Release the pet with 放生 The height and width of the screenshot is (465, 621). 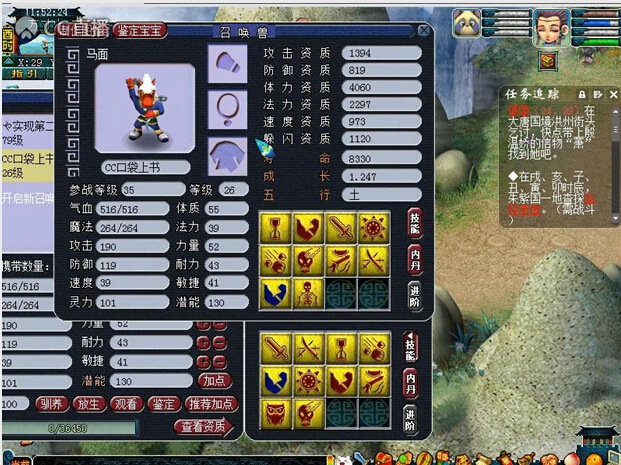pyautogui.click(x=87, y=404)
